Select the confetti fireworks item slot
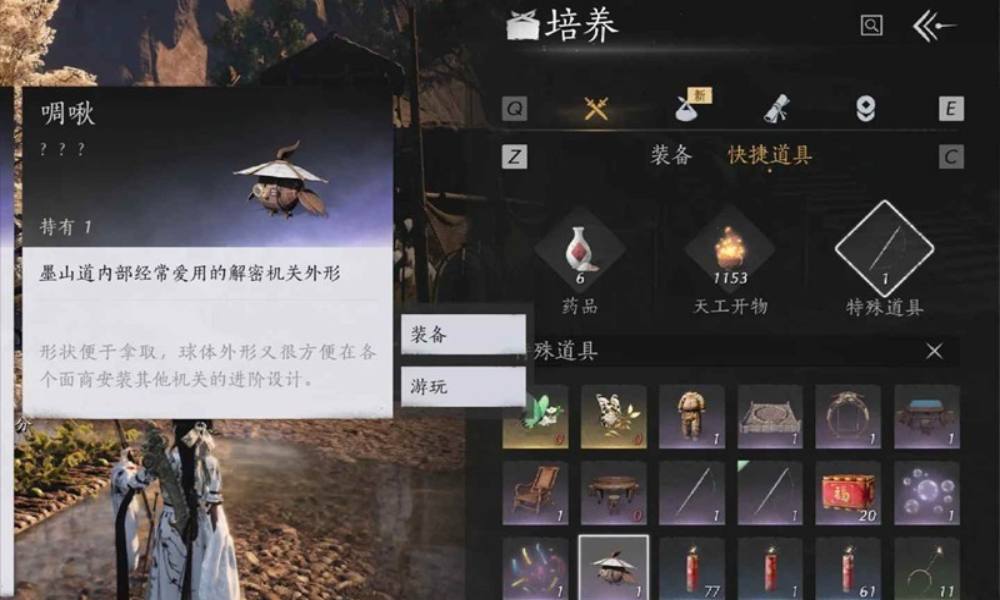1000x600 pixels. (535, 568)
